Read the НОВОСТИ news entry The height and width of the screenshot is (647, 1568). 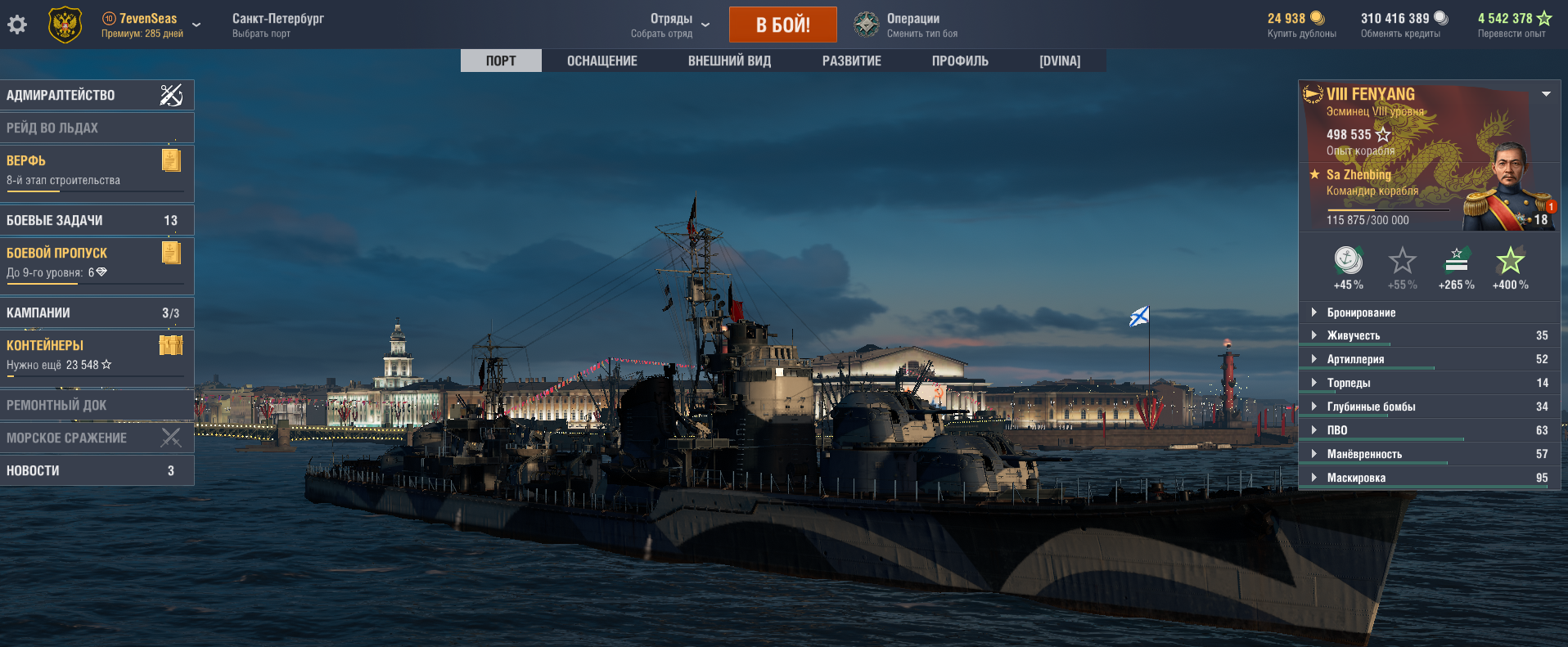click(97, 471)
